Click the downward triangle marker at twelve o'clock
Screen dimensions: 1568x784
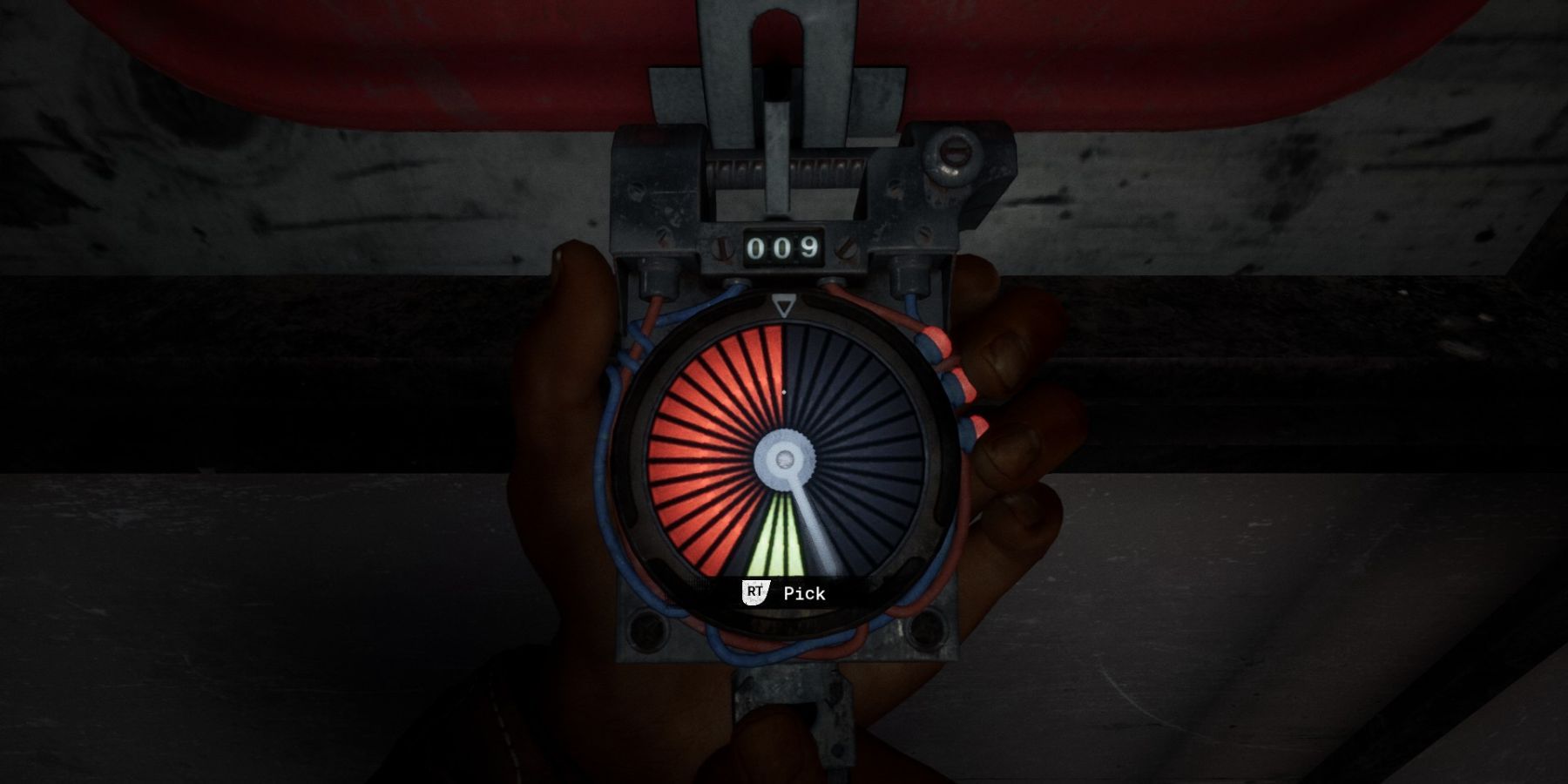tap(784, 308)
